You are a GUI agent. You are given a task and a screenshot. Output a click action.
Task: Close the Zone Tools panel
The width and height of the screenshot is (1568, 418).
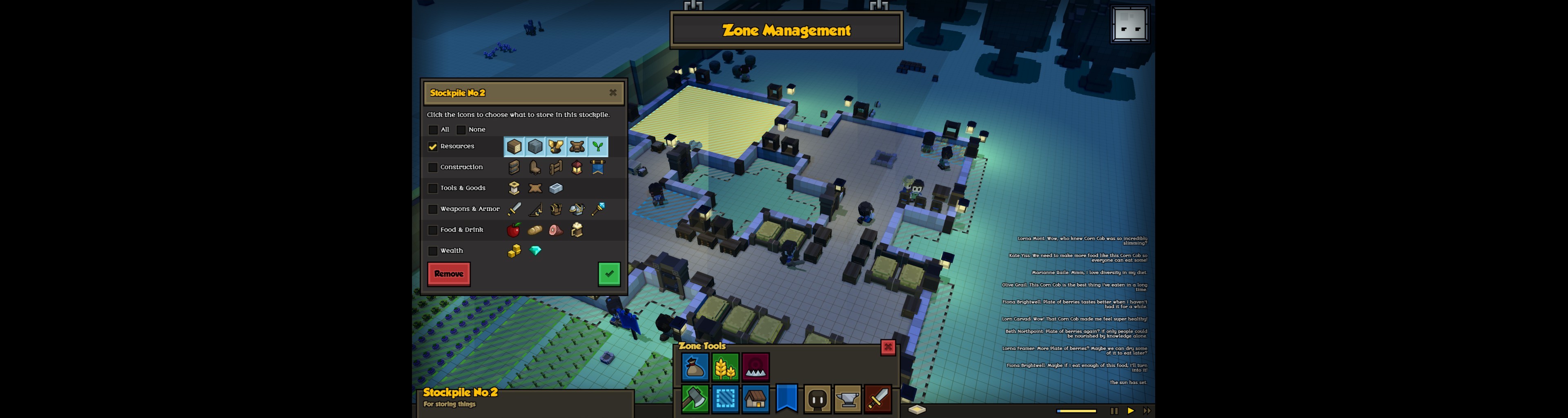(888, 347)
